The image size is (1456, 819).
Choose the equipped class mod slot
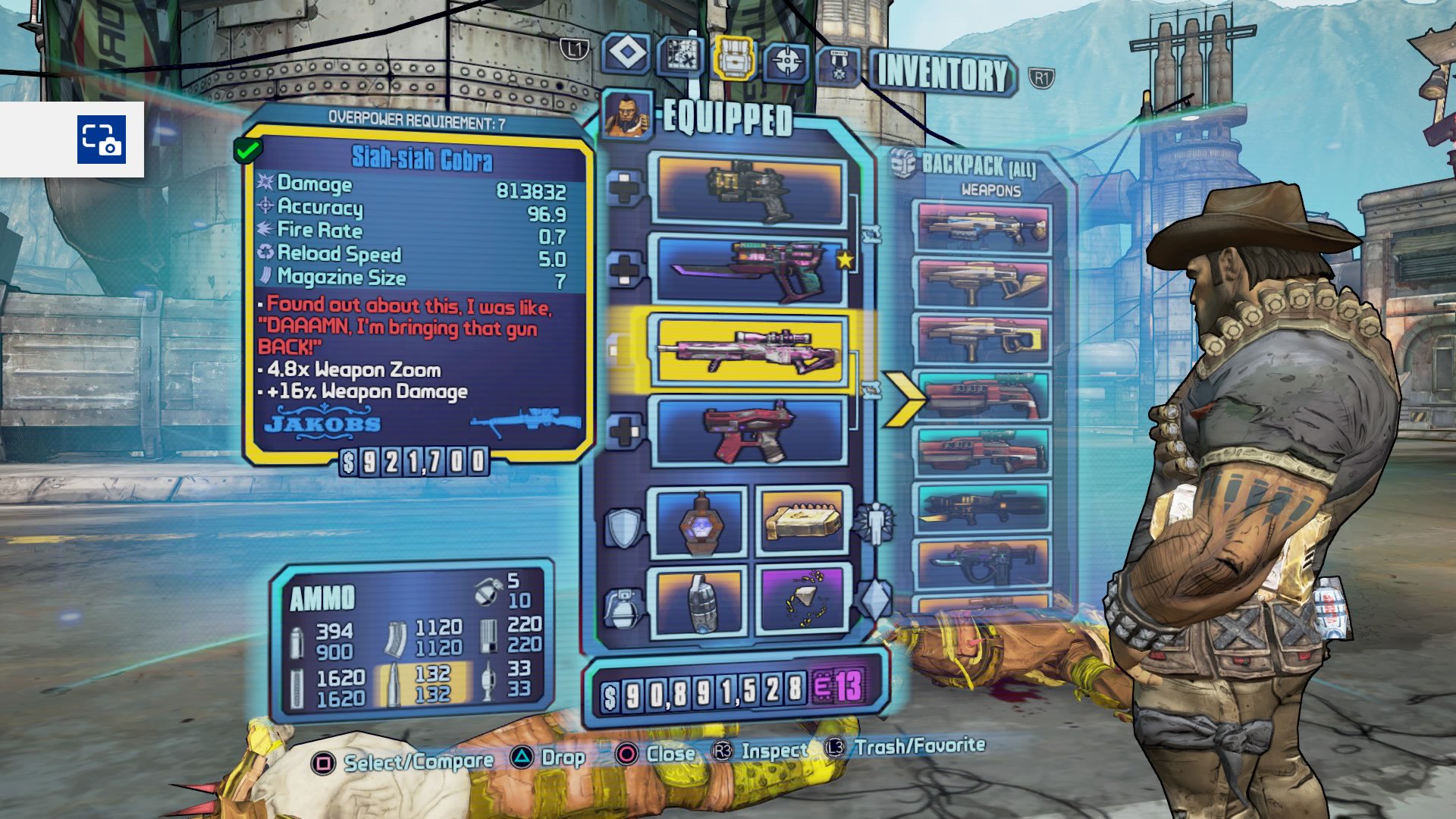tap(803, 522)
